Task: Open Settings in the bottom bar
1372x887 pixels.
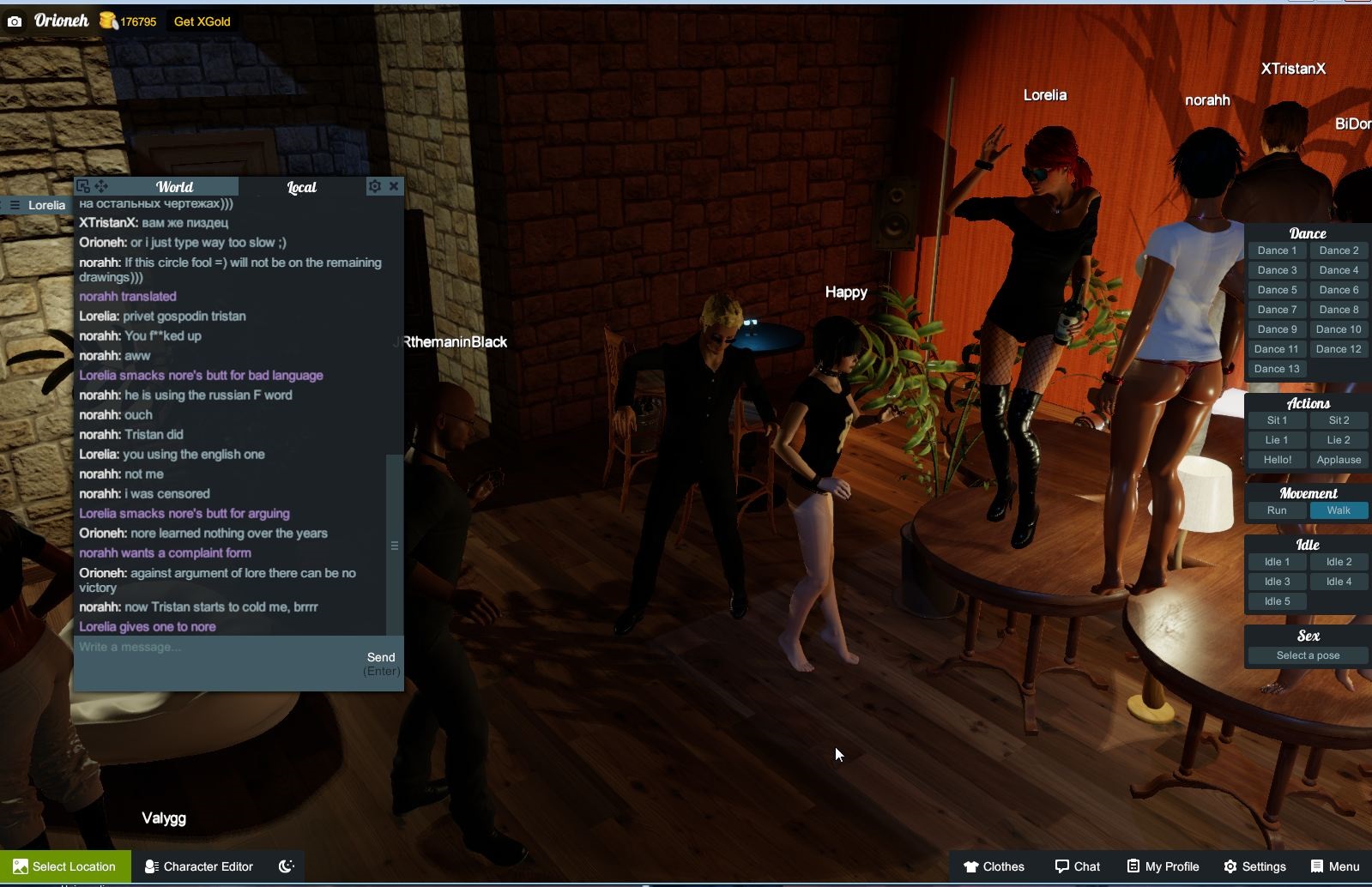Action: click(x=1255, y=866)
